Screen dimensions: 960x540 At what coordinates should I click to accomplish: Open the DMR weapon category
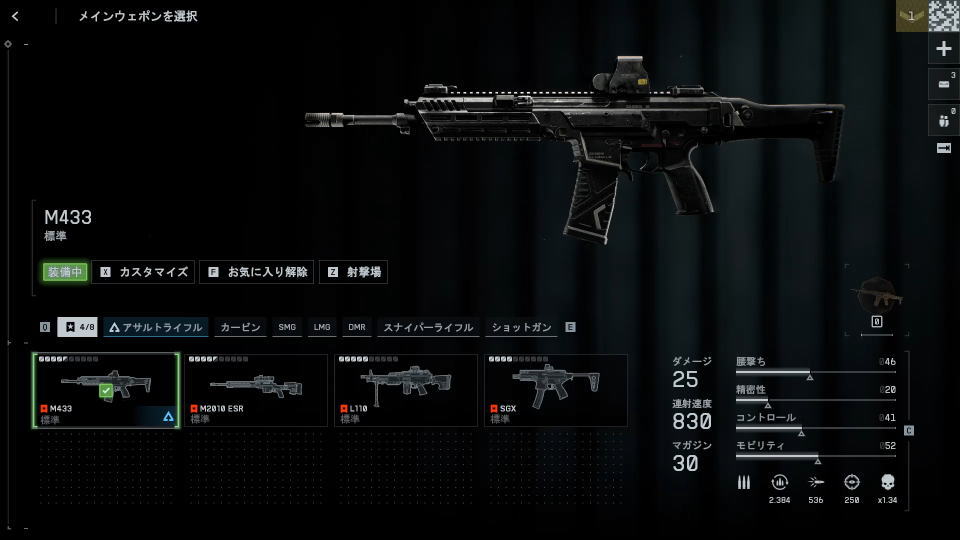(357, 327)
